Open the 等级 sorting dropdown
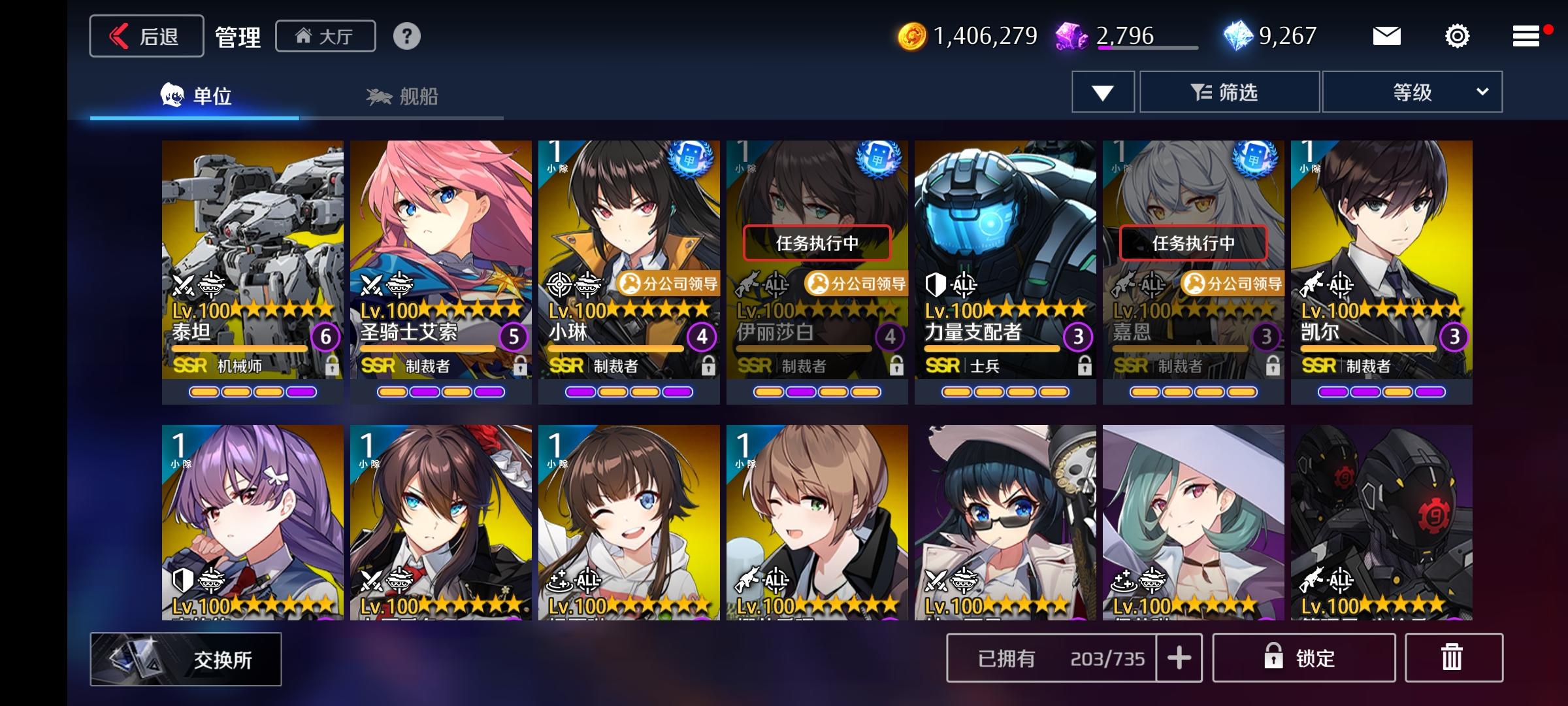This screenshot has width=1568, height=706. (x=1413, y=92)
